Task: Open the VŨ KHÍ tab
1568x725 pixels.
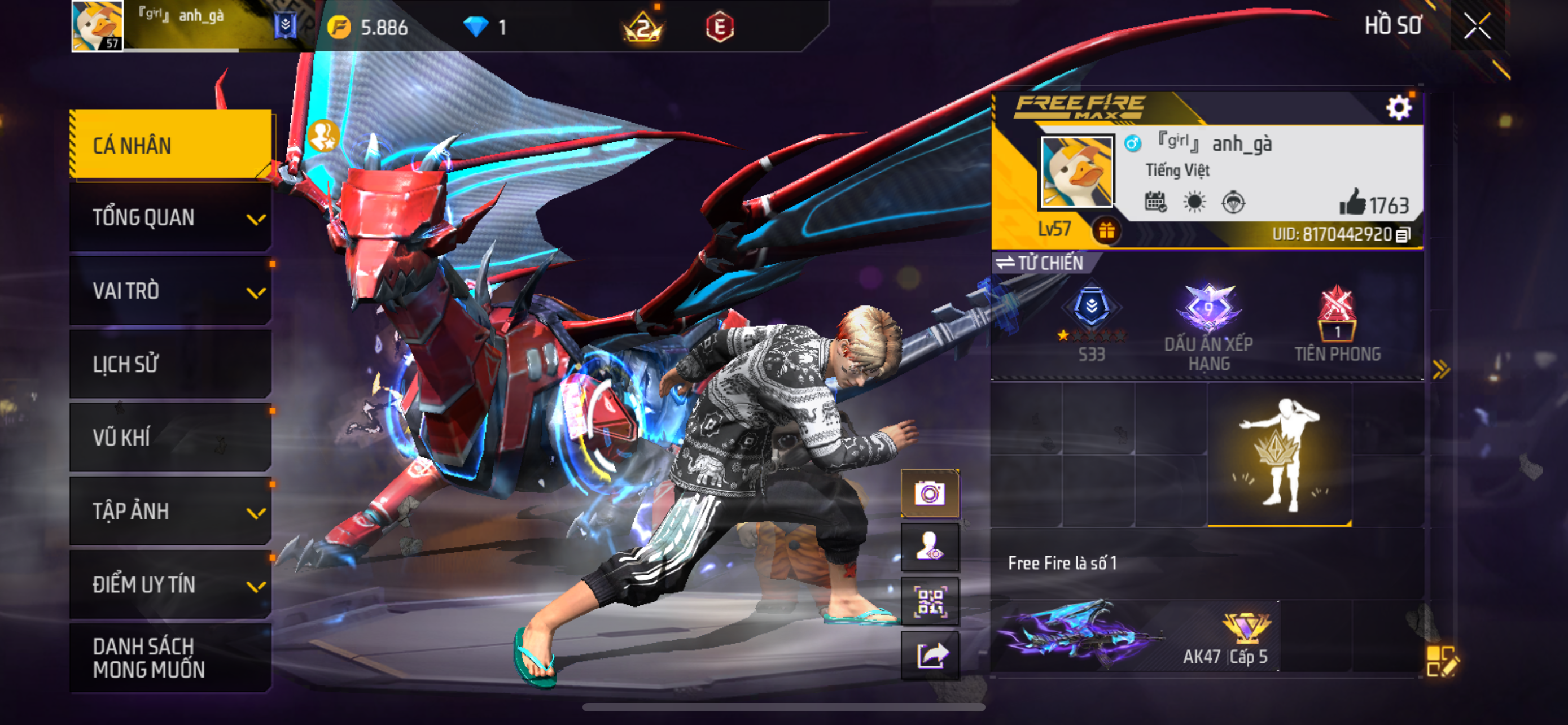Action: [171, 437]
